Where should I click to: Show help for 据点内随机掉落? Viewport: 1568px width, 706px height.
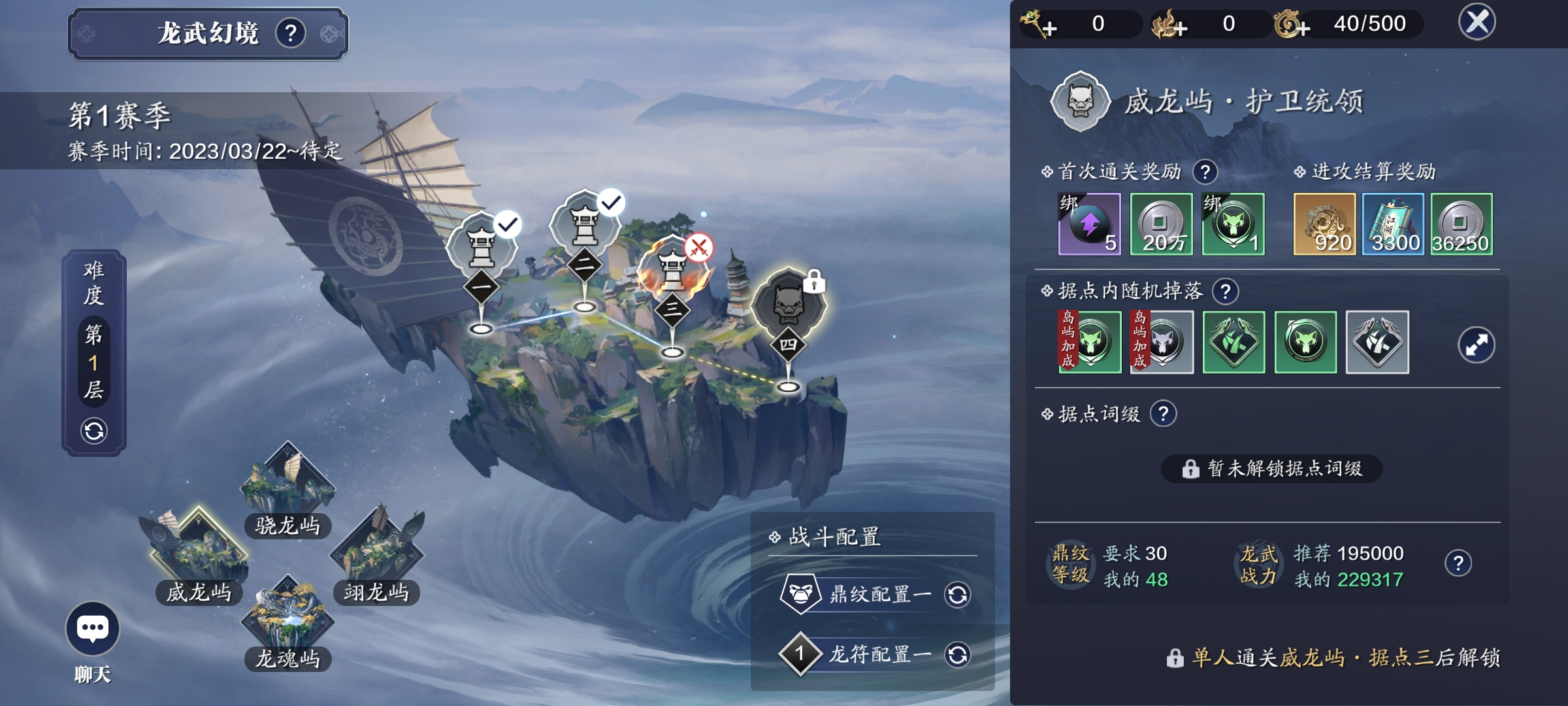click(1225, 292)
